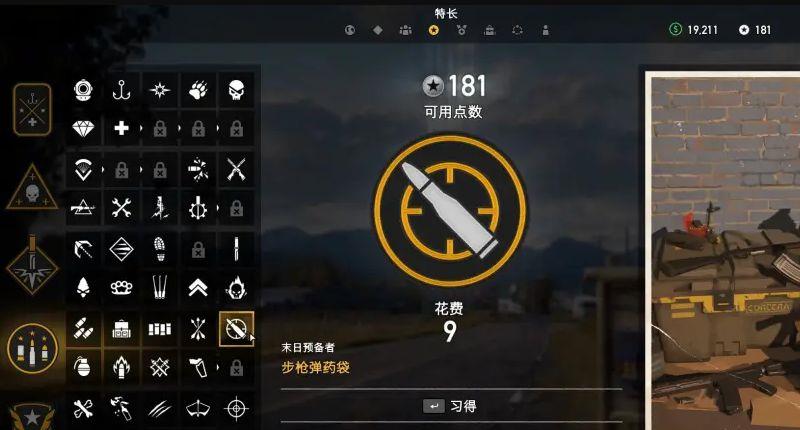This screenshot has width=800, height=430.
Task: Select the crossed rifles perk
Action: [236, 168]
